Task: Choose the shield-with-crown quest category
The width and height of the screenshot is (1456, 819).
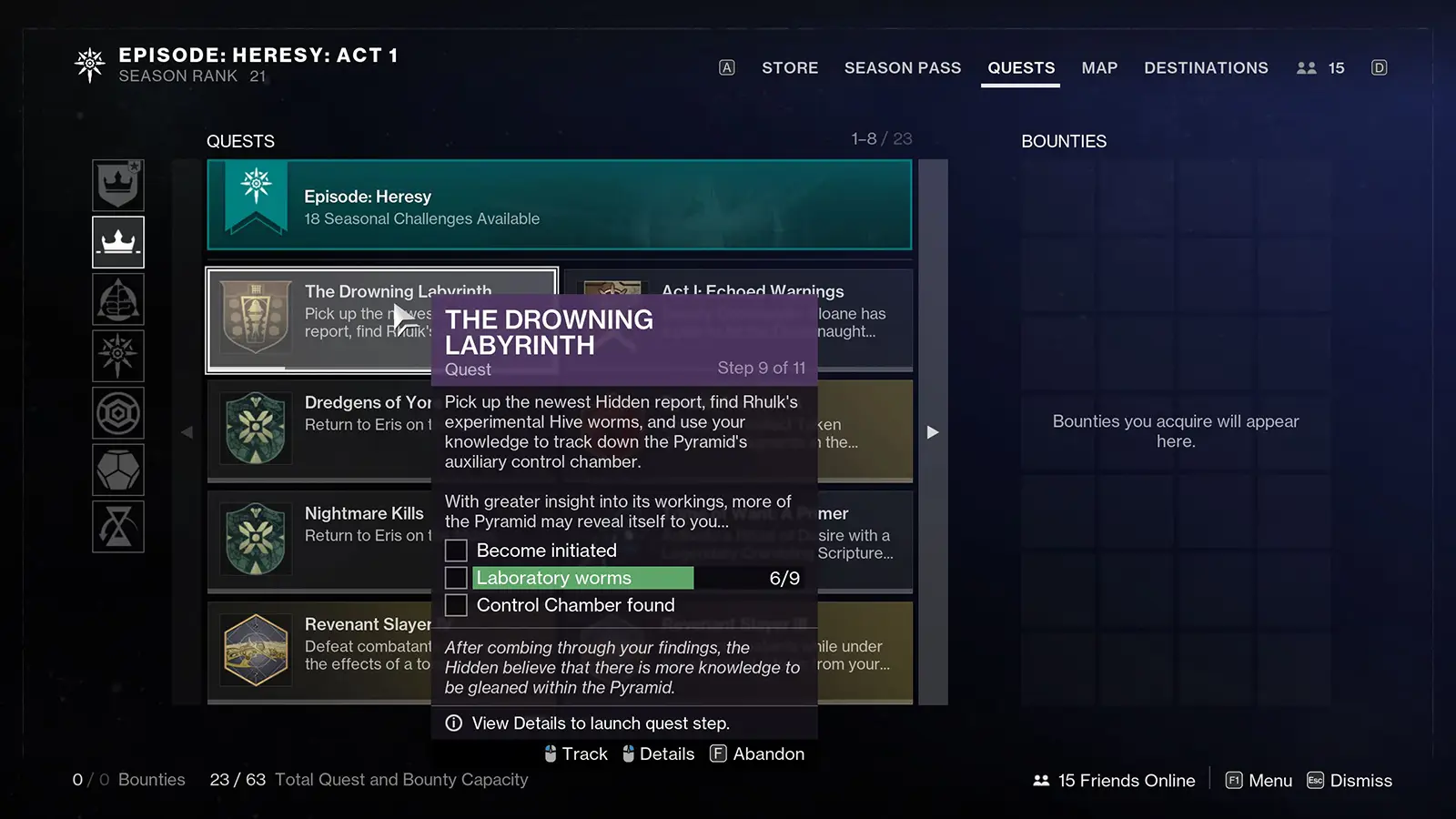Action: [118, 186]
